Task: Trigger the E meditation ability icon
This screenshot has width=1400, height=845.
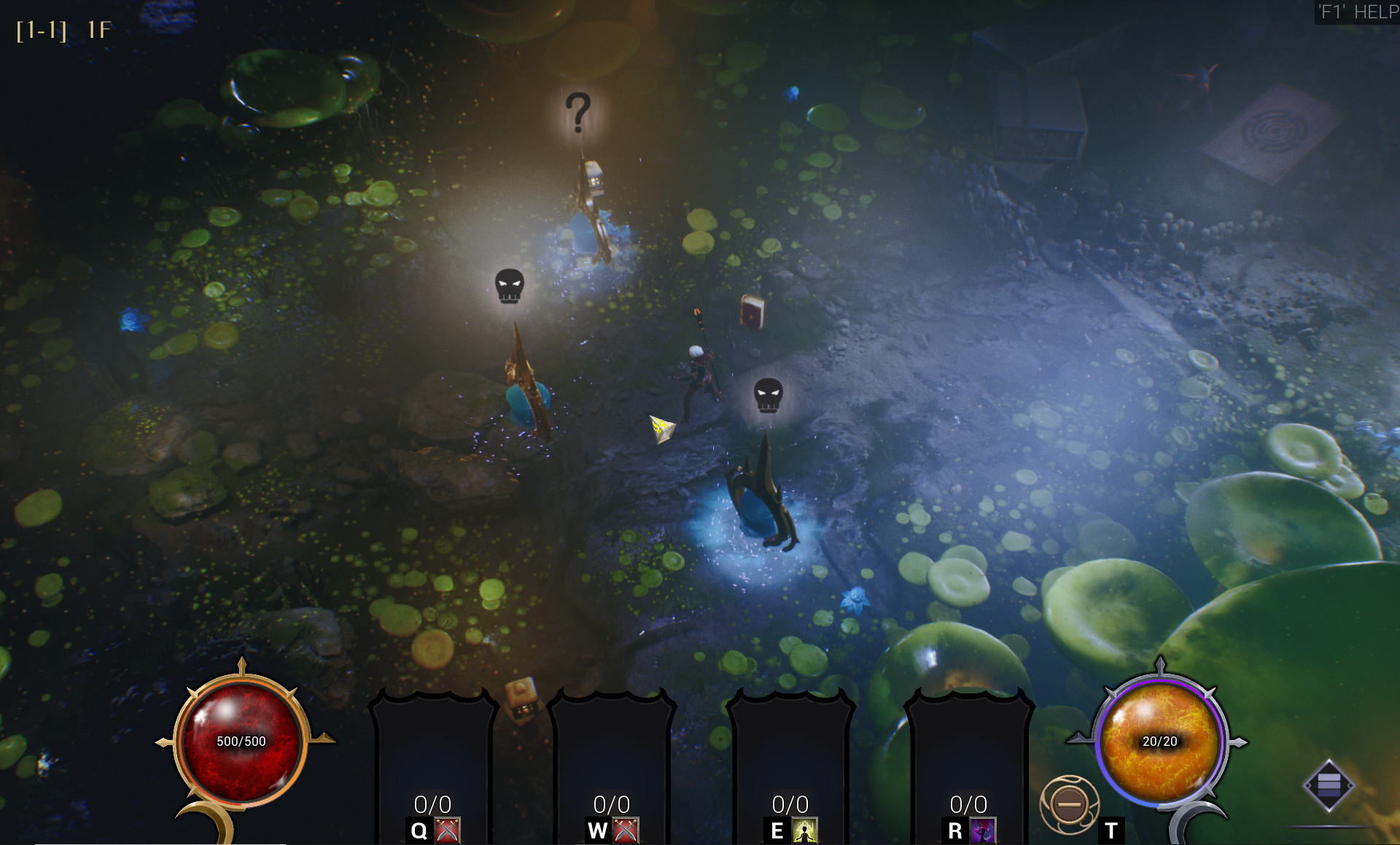Action: point(806,830)
